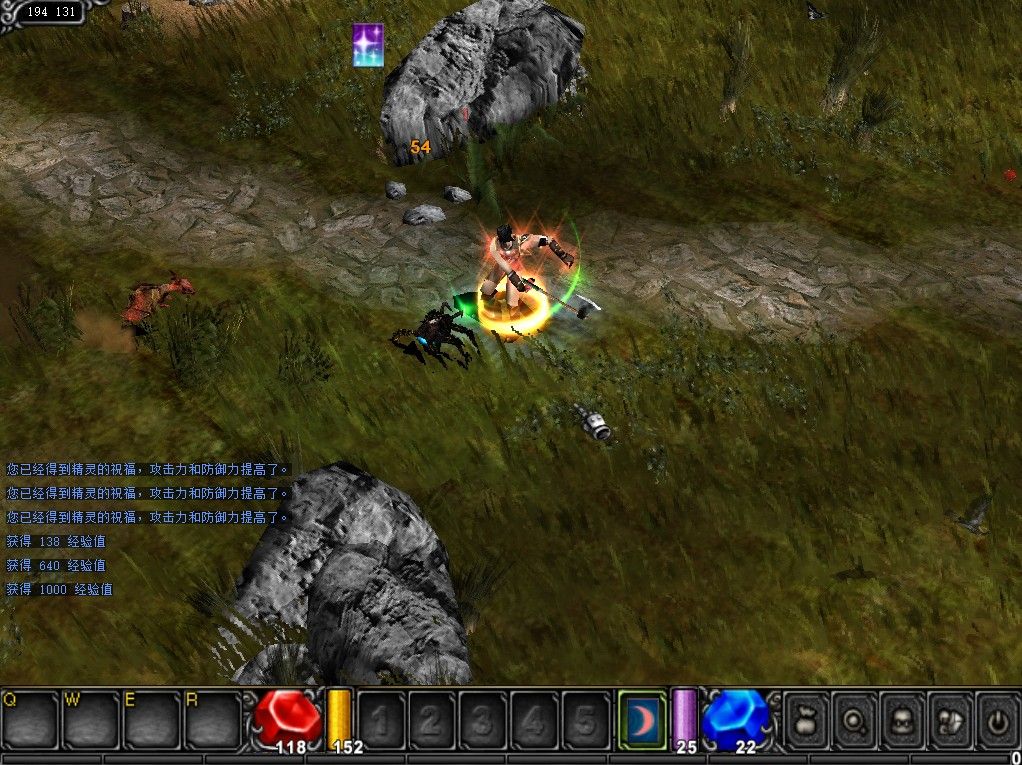This screenshot has width=1022, height=765.
Task: Click quick slot number 1
Action: click(381, 719)
